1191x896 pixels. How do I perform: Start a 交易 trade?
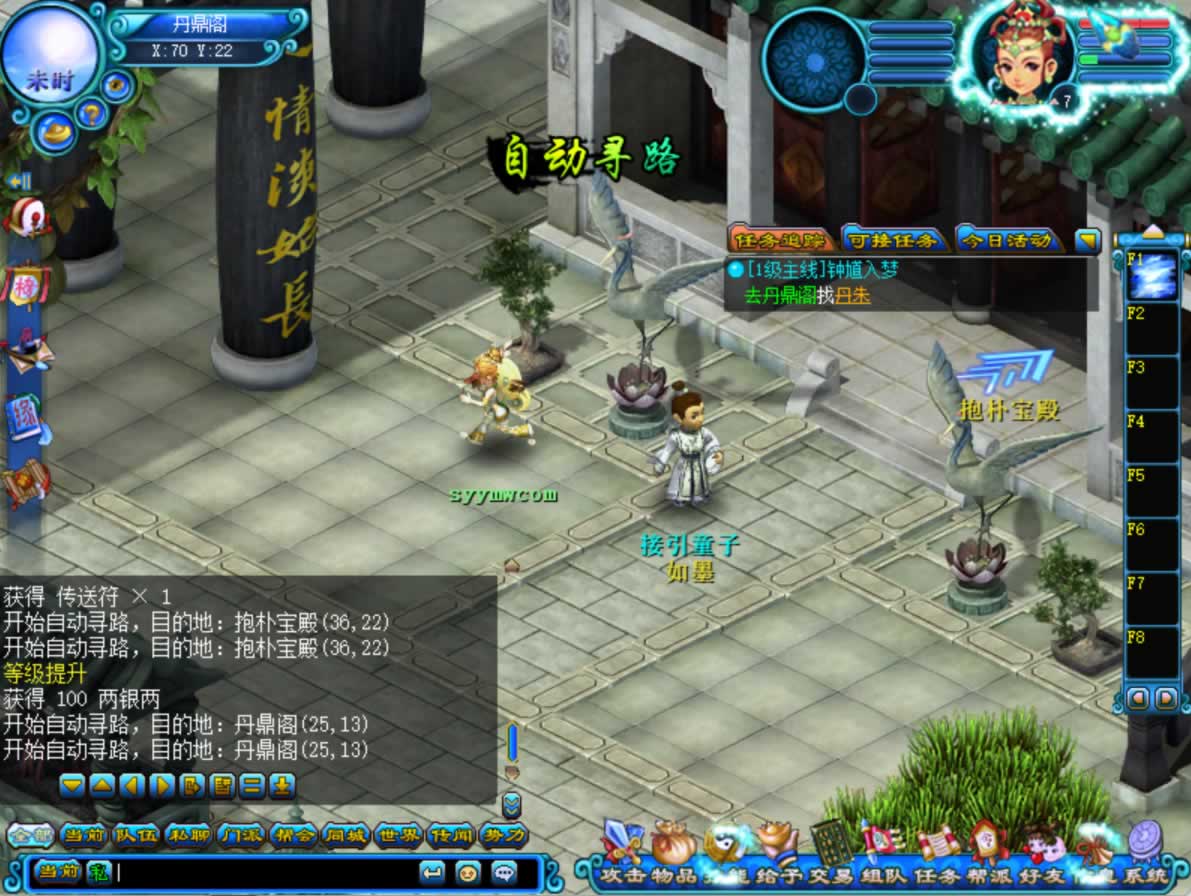click(830, 848)
